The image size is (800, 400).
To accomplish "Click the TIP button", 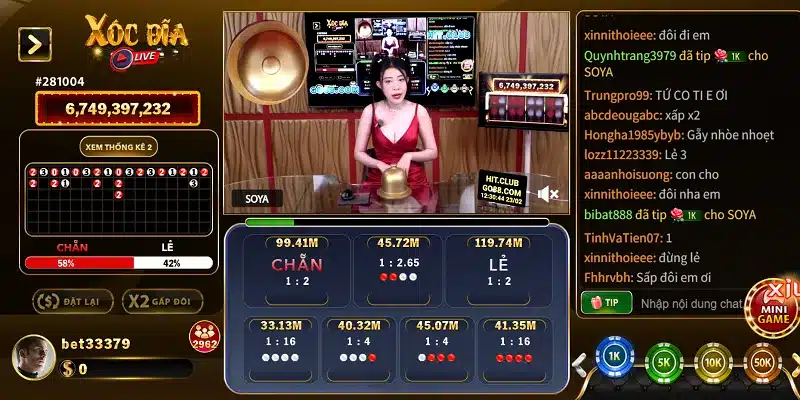I will coord(605,302).
